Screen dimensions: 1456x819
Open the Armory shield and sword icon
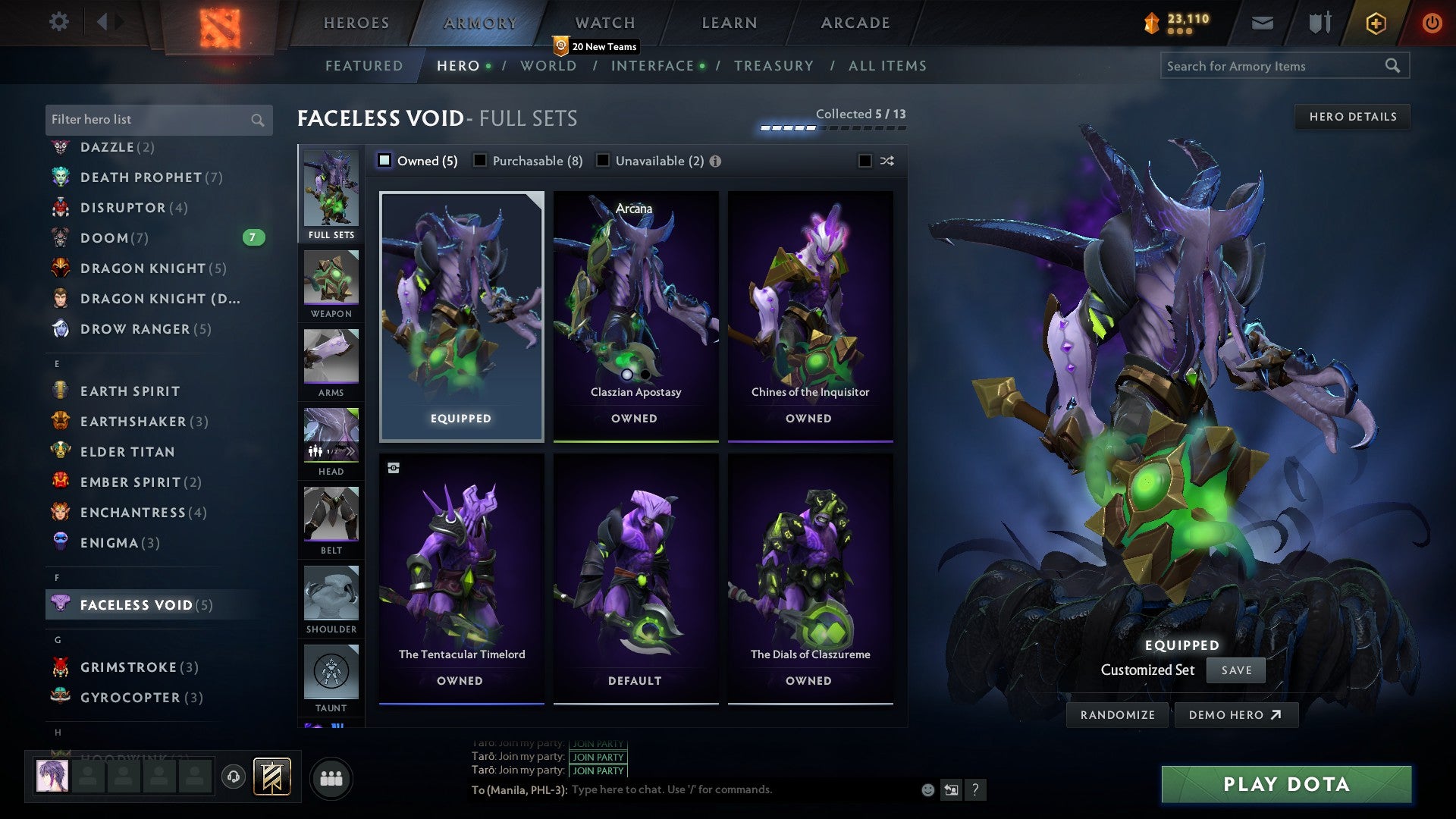click(1319, 23)
